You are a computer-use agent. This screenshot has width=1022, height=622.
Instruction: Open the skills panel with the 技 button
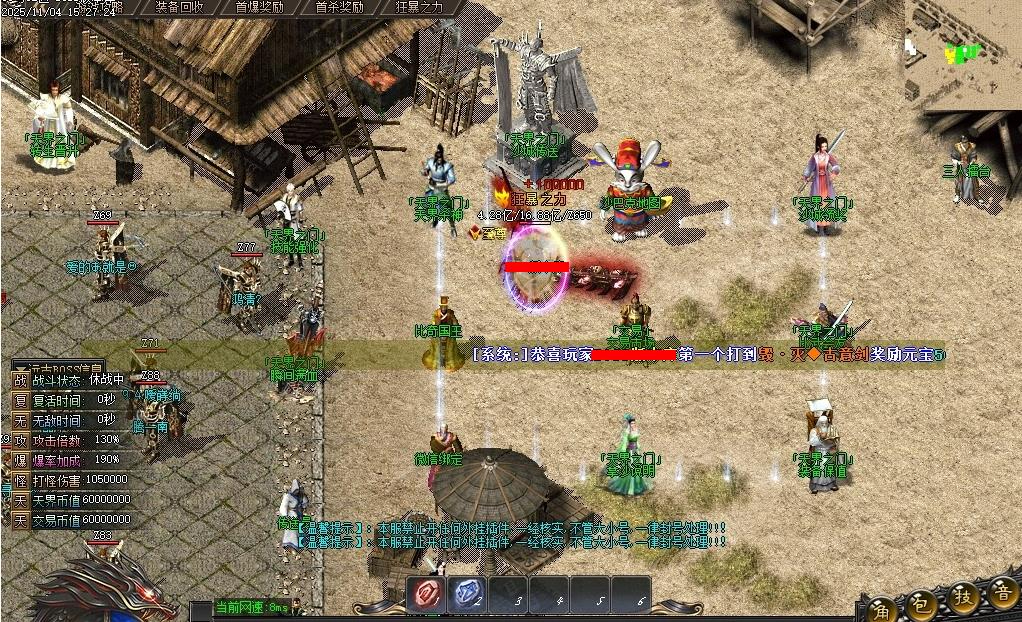(x=964, y=597)
